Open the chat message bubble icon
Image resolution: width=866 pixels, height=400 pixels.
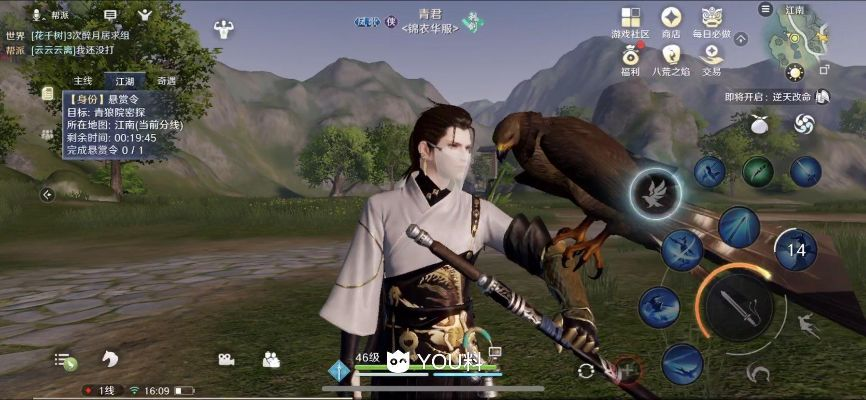(x=110, y=15)
